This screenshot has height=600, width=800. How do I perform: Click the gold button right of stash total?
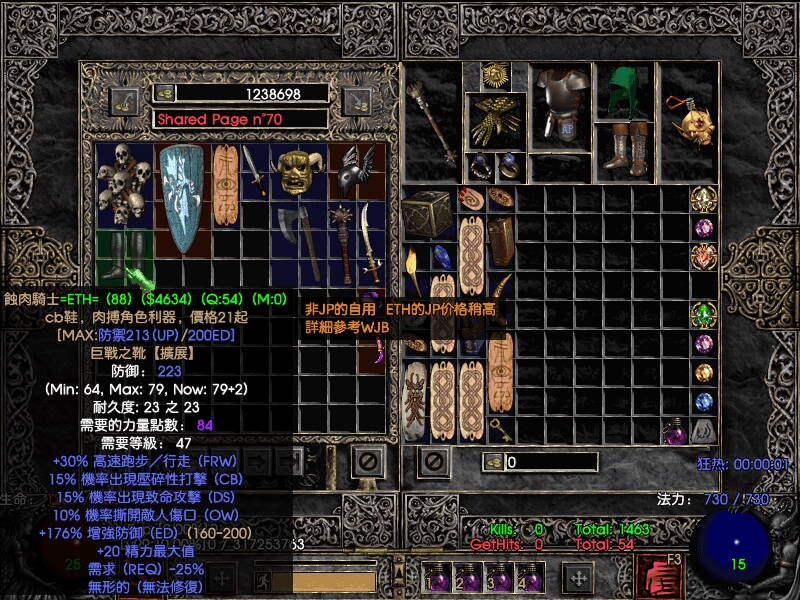tap(356, 99)
